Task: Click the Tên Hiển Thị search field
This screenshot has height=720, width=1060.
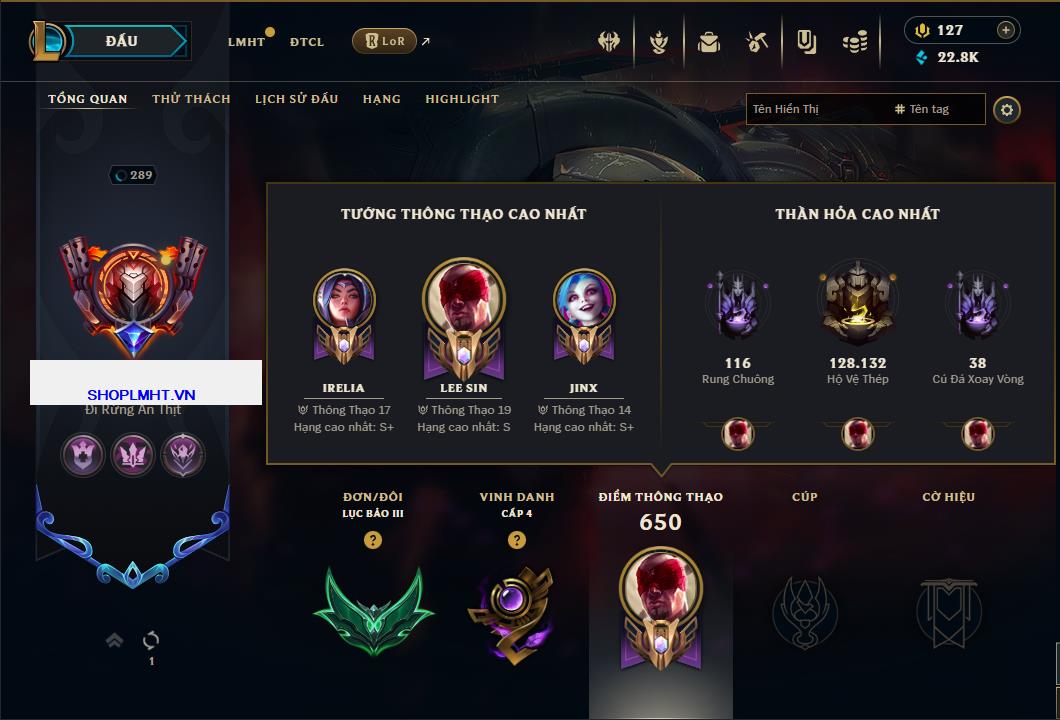Action: [815, 109]
